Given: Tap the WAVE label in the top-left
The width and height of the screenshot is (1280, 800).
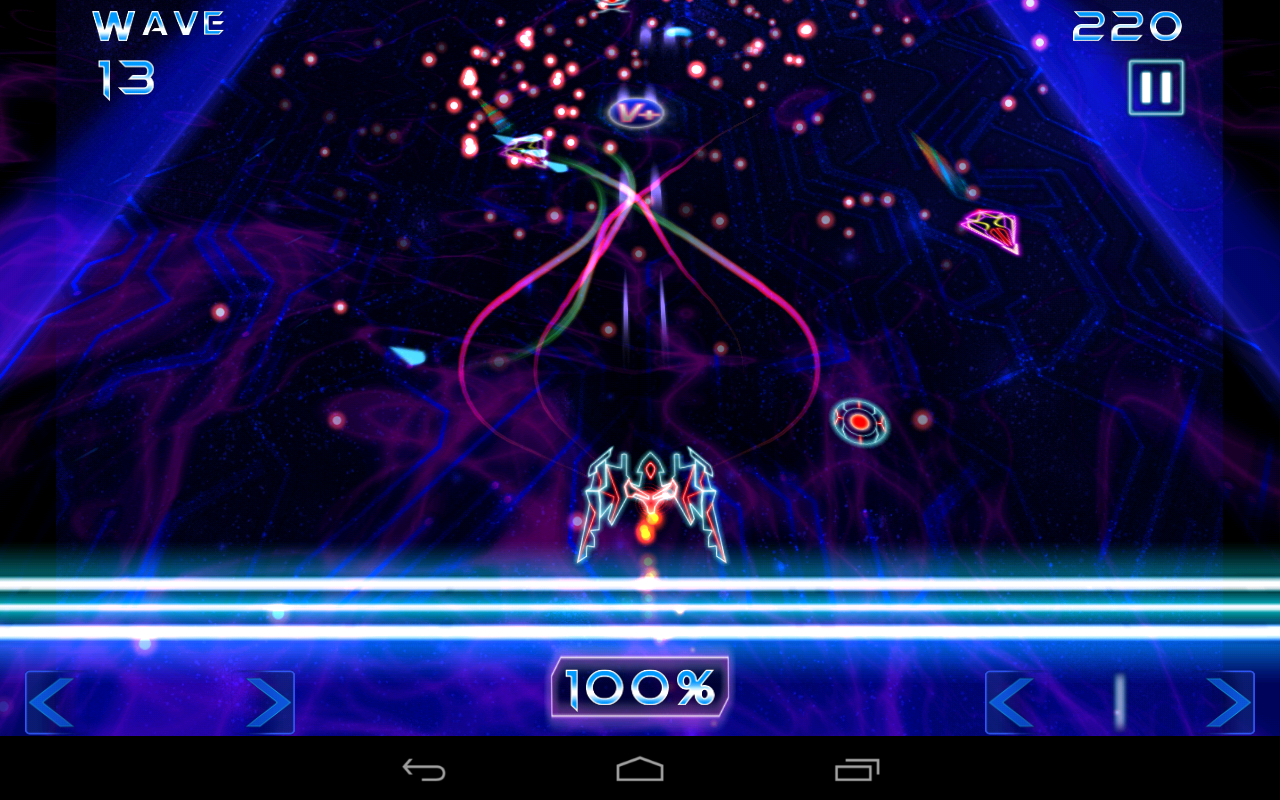Looking at the screenshot, I should 157,24.
